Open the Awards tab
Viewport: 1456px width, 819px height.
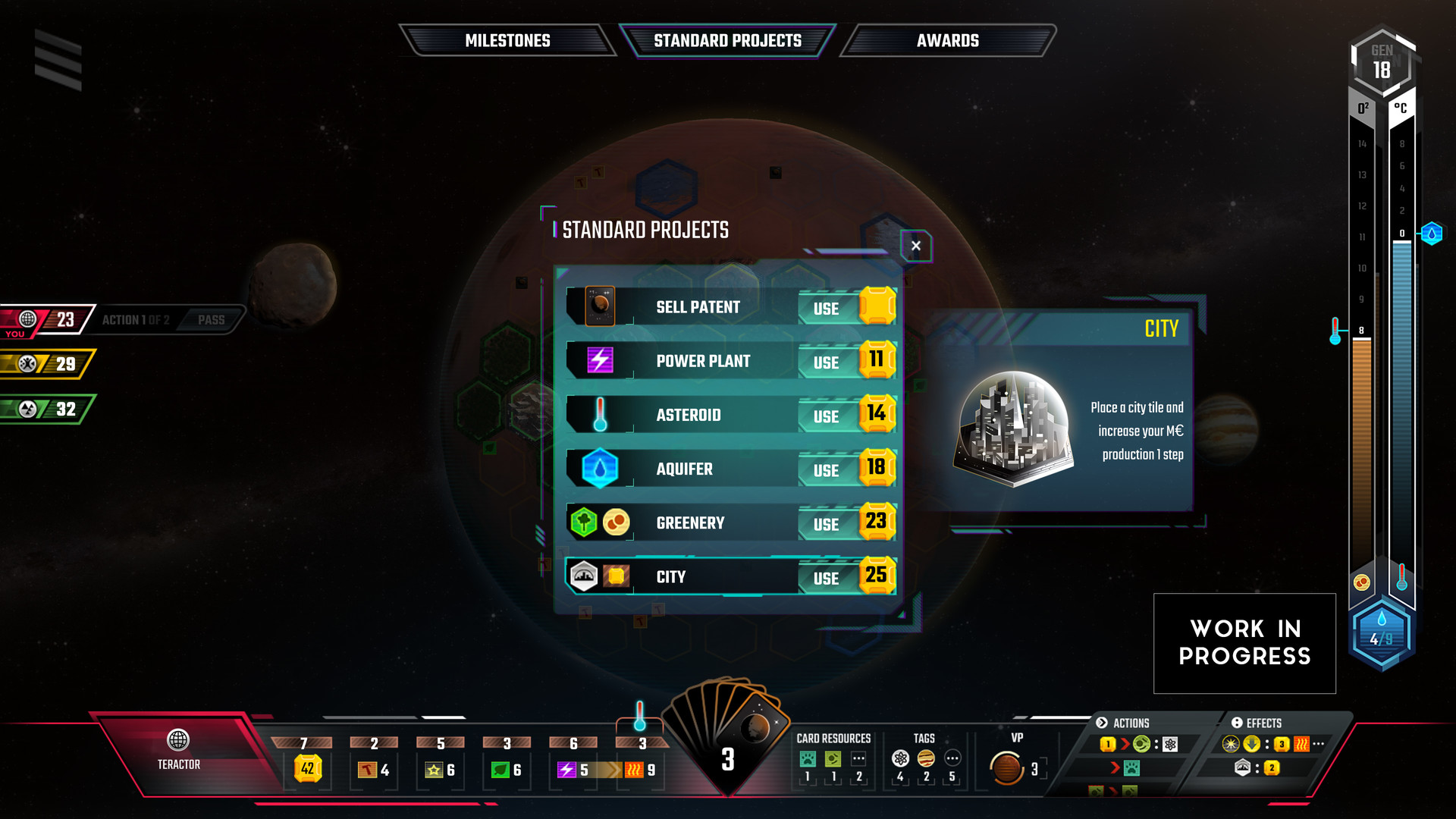[x=947, y=40]
